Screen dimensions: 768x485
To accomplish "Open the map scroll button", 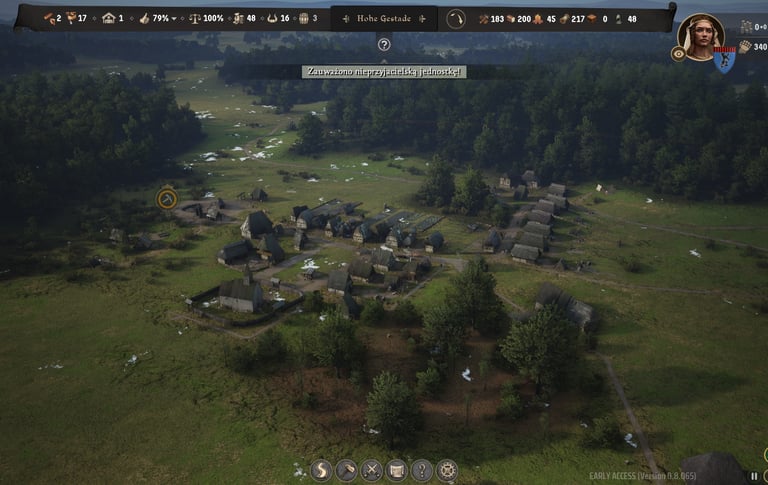I will point(397,470).
